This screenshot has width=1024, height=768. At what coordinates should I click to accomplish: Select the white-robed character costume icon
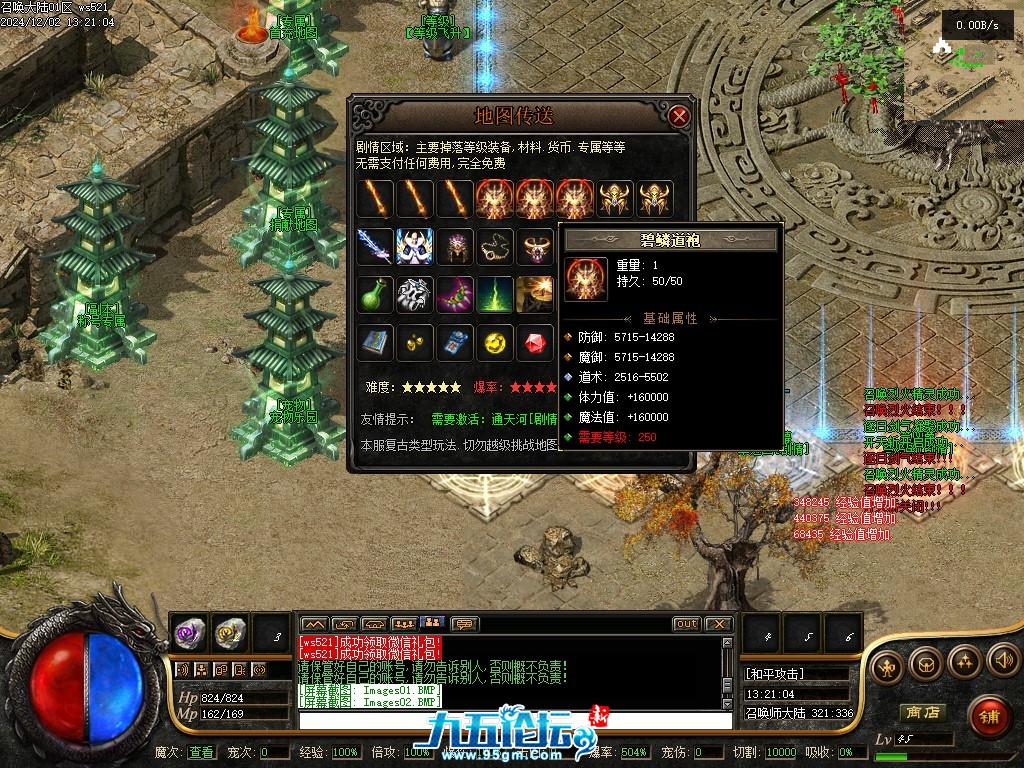414,246
